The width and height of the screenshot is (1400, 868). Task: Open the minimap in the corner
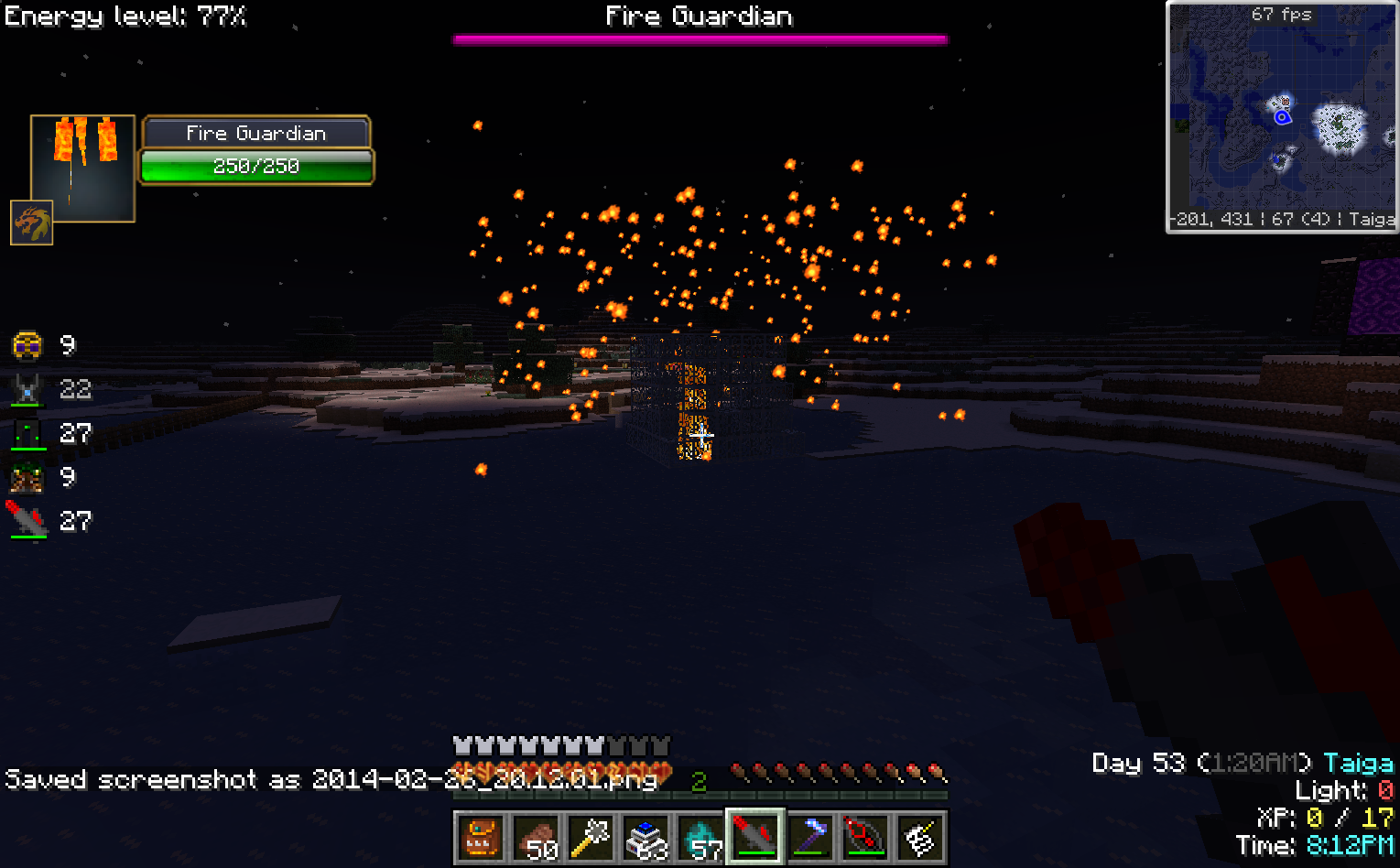pos(1282,117)
